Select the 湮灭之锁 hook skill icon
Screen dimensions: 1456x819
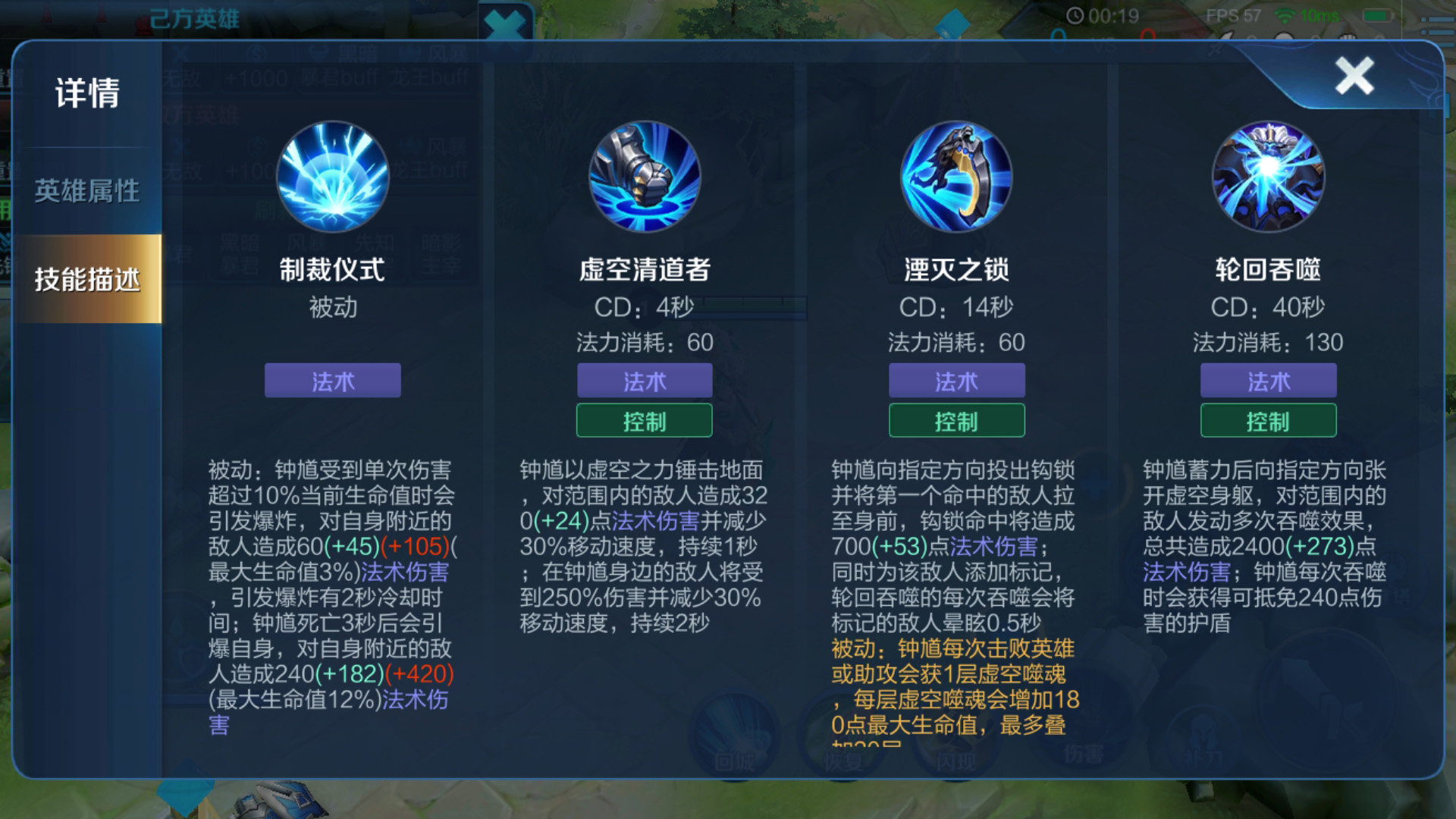(956, 176)
